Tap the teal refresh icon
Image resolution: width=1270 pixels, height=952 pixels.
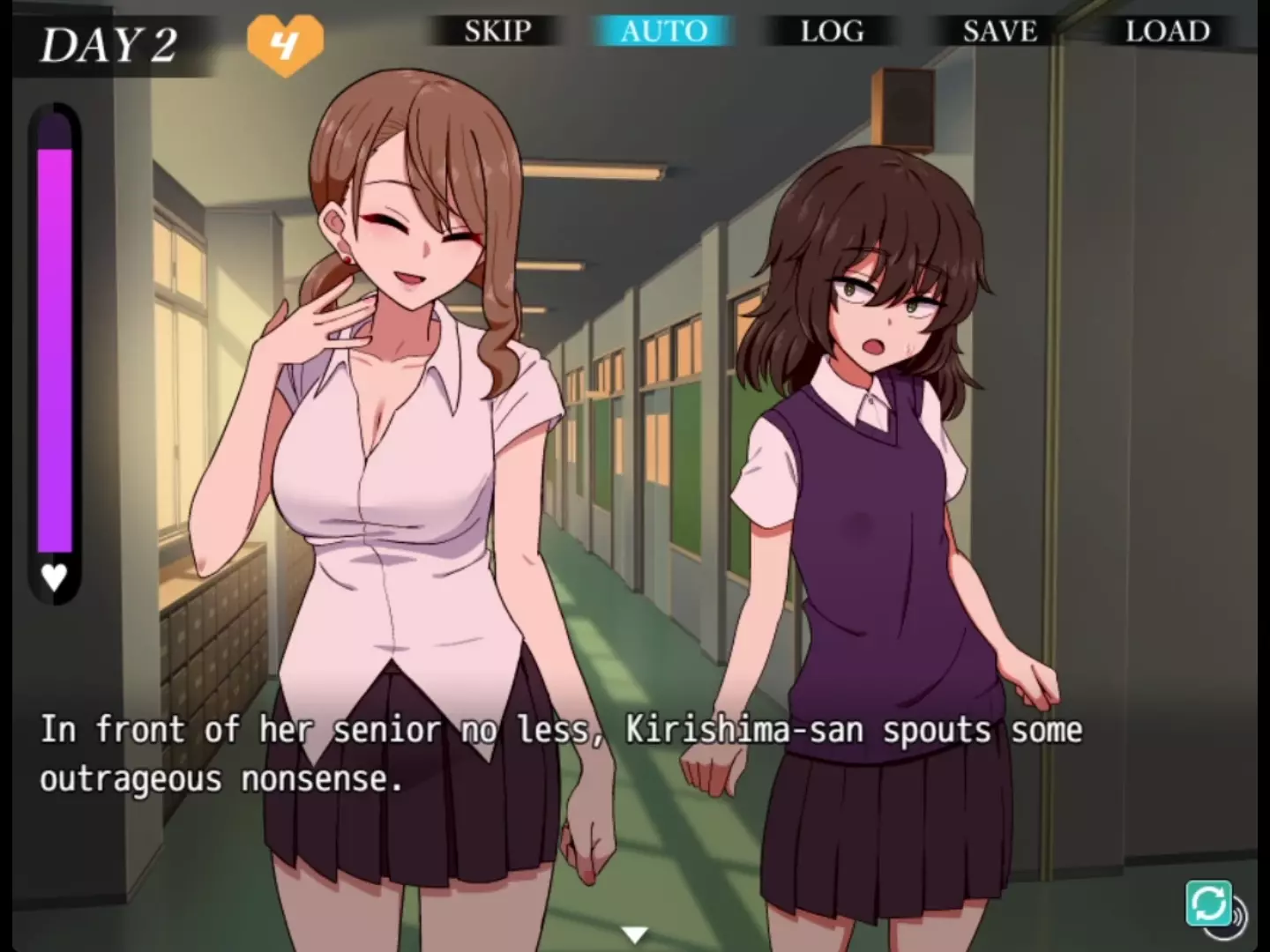point(1208,903)
